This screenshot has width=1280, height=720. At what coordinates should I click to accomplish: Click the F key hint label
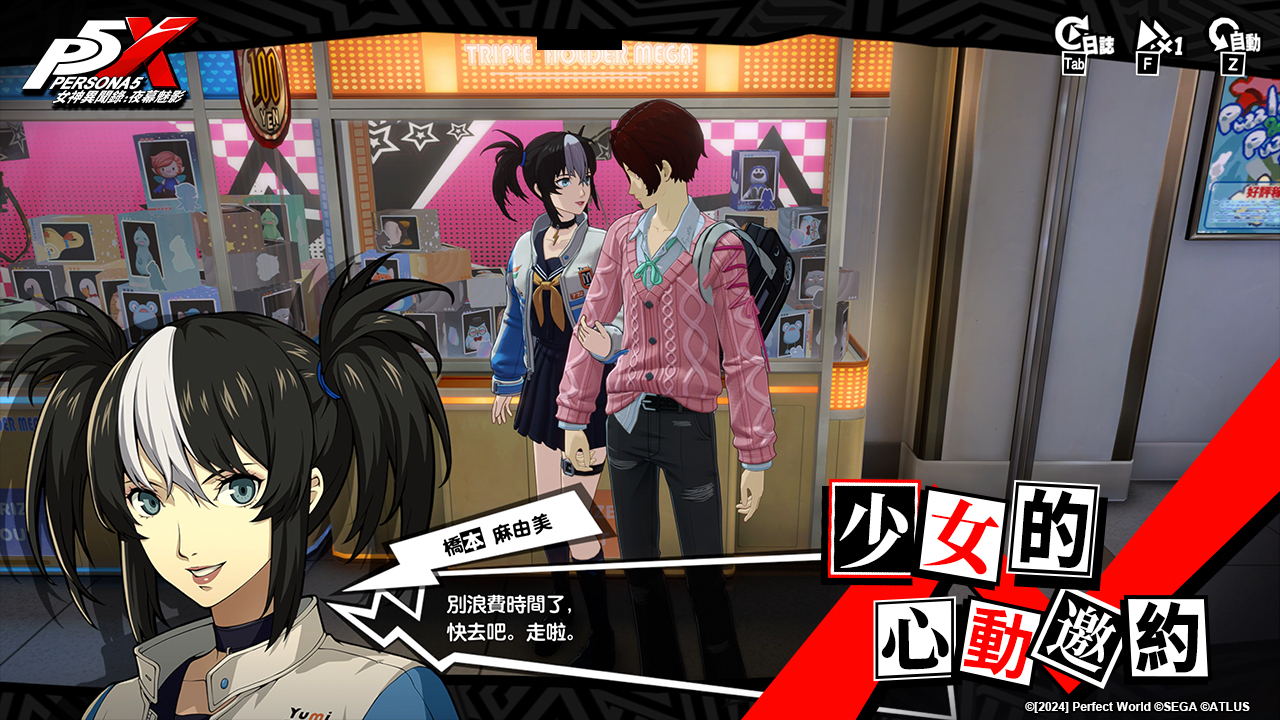point(1150,62)
